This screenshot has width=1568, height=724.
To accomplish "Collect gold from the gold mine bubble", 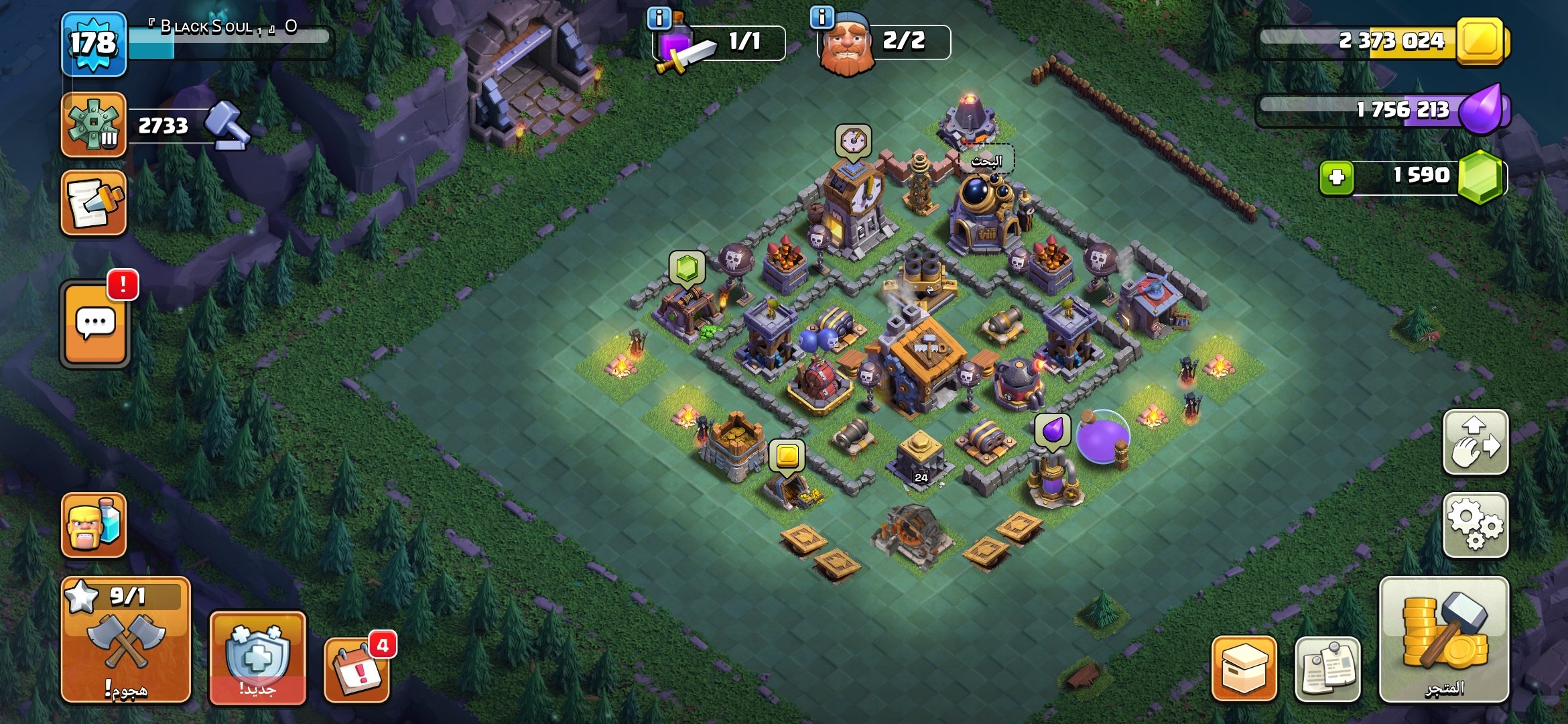I will pyautogui.click(x=787, y=456).
